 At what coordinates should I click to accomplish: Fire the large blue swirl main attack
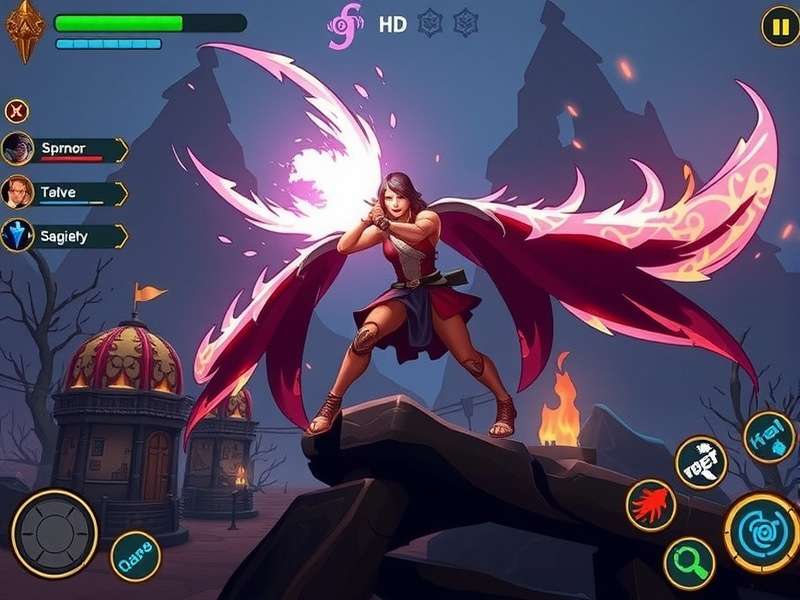pos(762,532)
